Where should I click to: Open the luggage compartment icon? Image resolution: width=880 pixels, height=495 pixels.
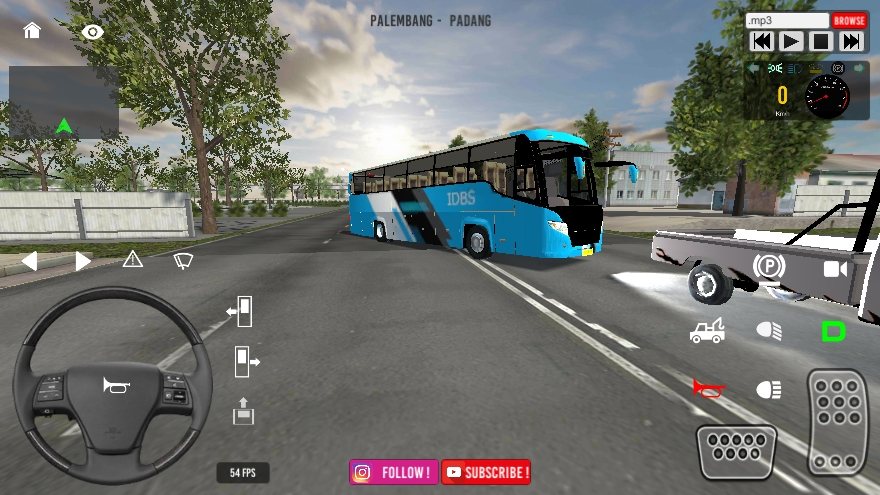(x=243, y=410)
